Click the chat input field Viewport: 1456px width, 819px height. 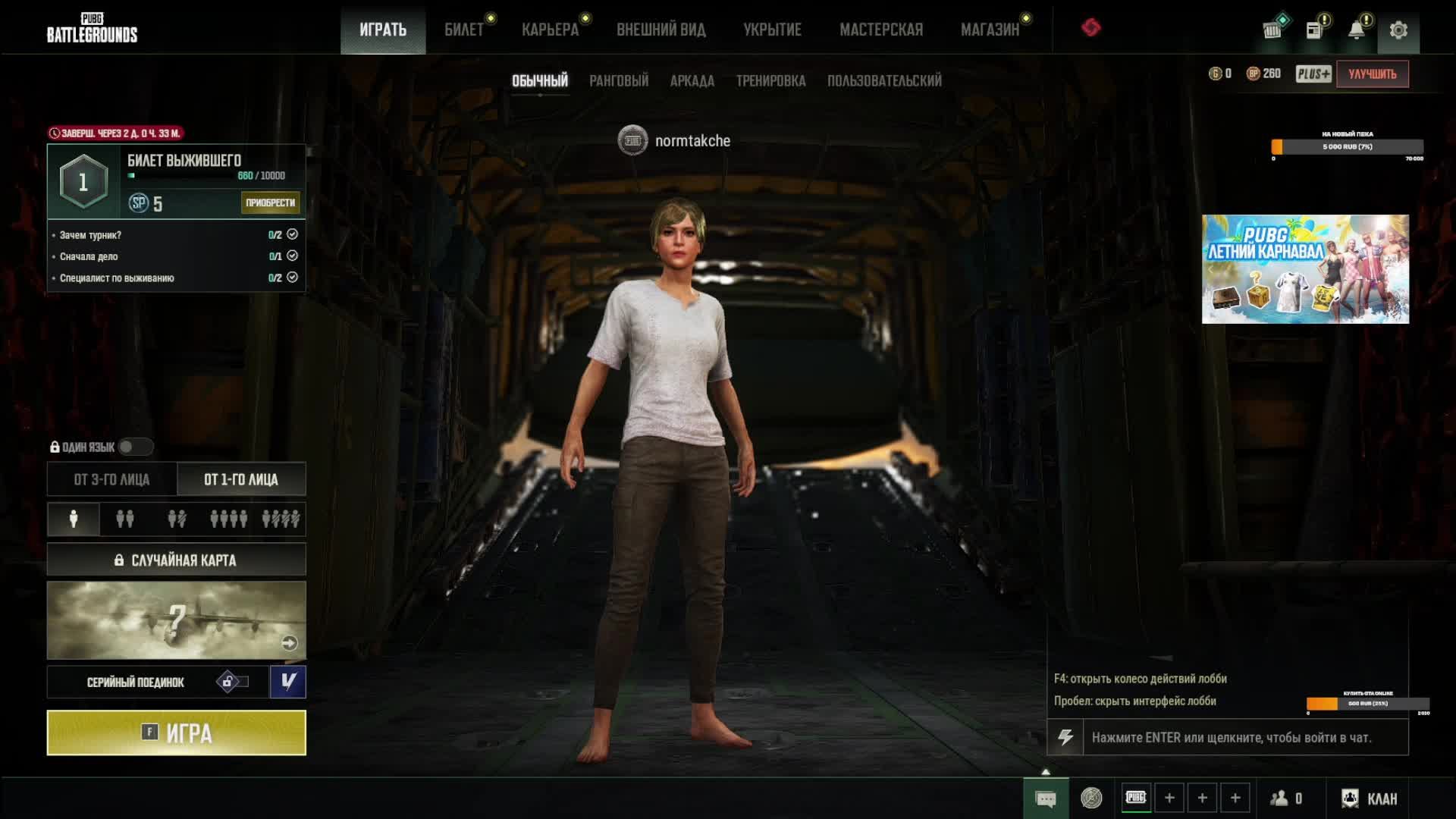(1244, 737)
